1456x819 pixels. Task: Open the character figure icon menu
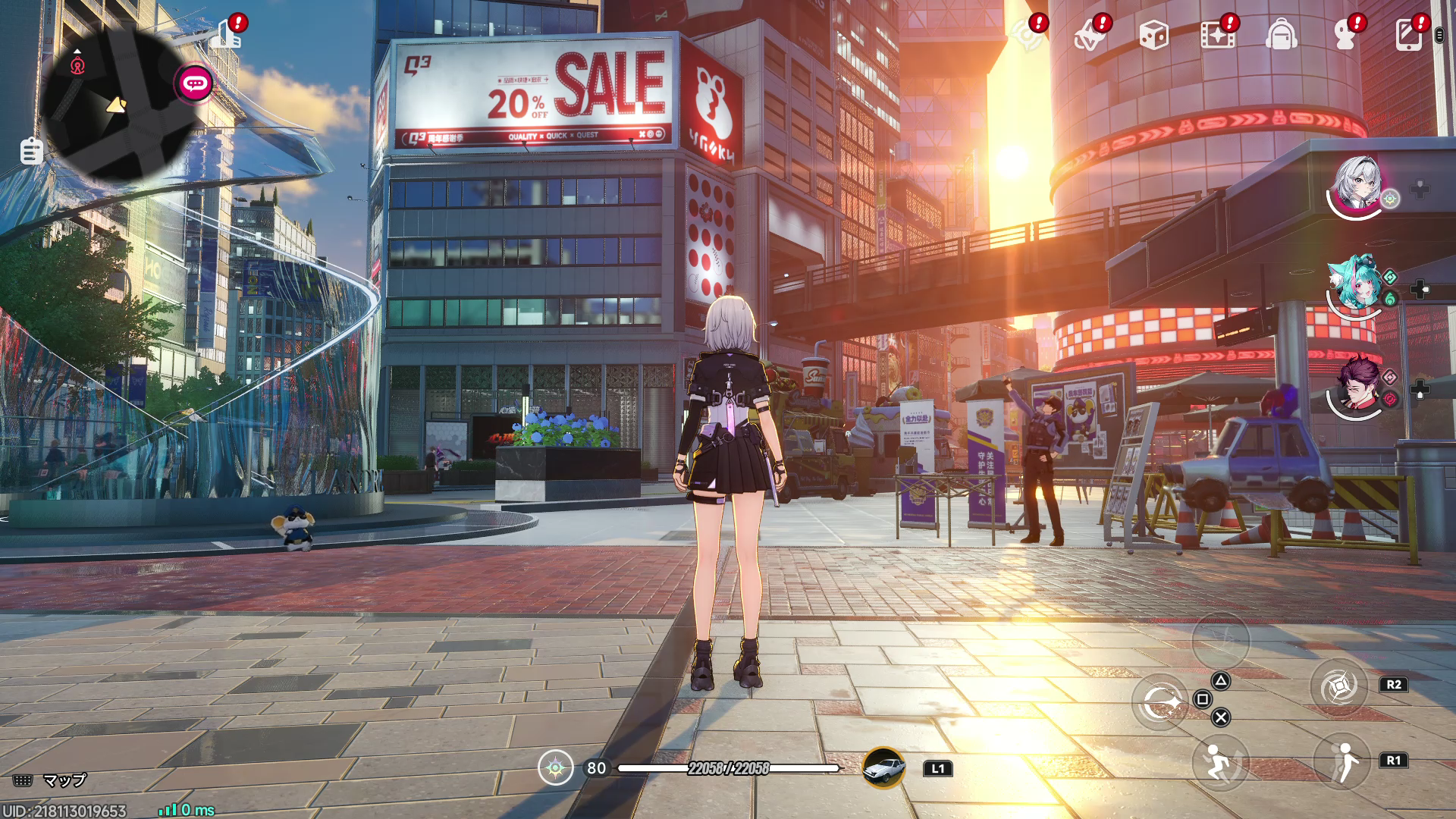[x=1345, y=36]
